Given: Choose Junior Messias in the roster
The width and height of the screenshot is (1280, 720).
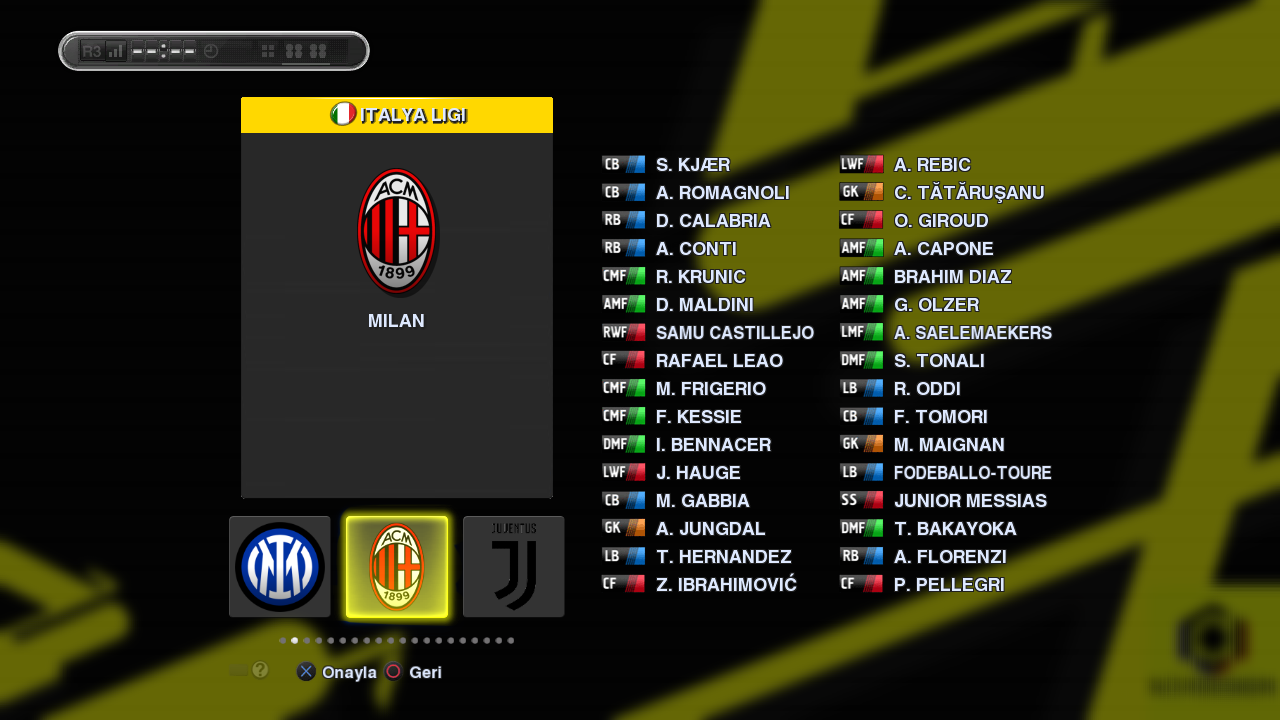Looking at the screenshot, I should point(970,501).
